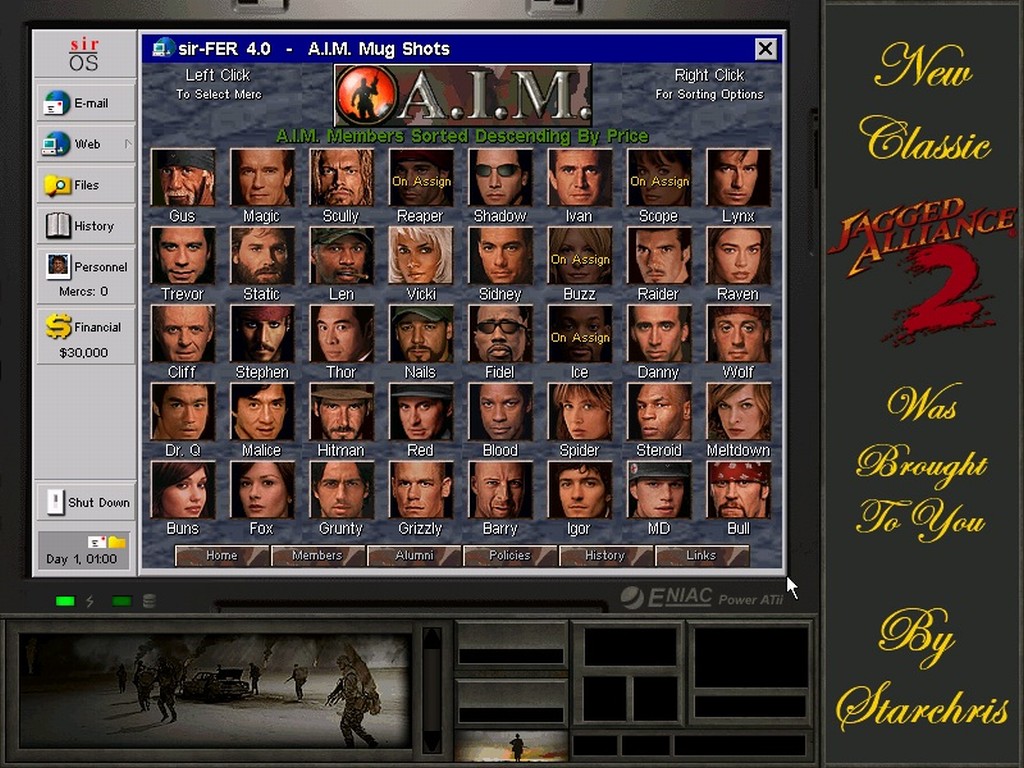Close the sir-FER browser window
The height and width of the screenshot is (768, 1024).
(x=766, y=48)
